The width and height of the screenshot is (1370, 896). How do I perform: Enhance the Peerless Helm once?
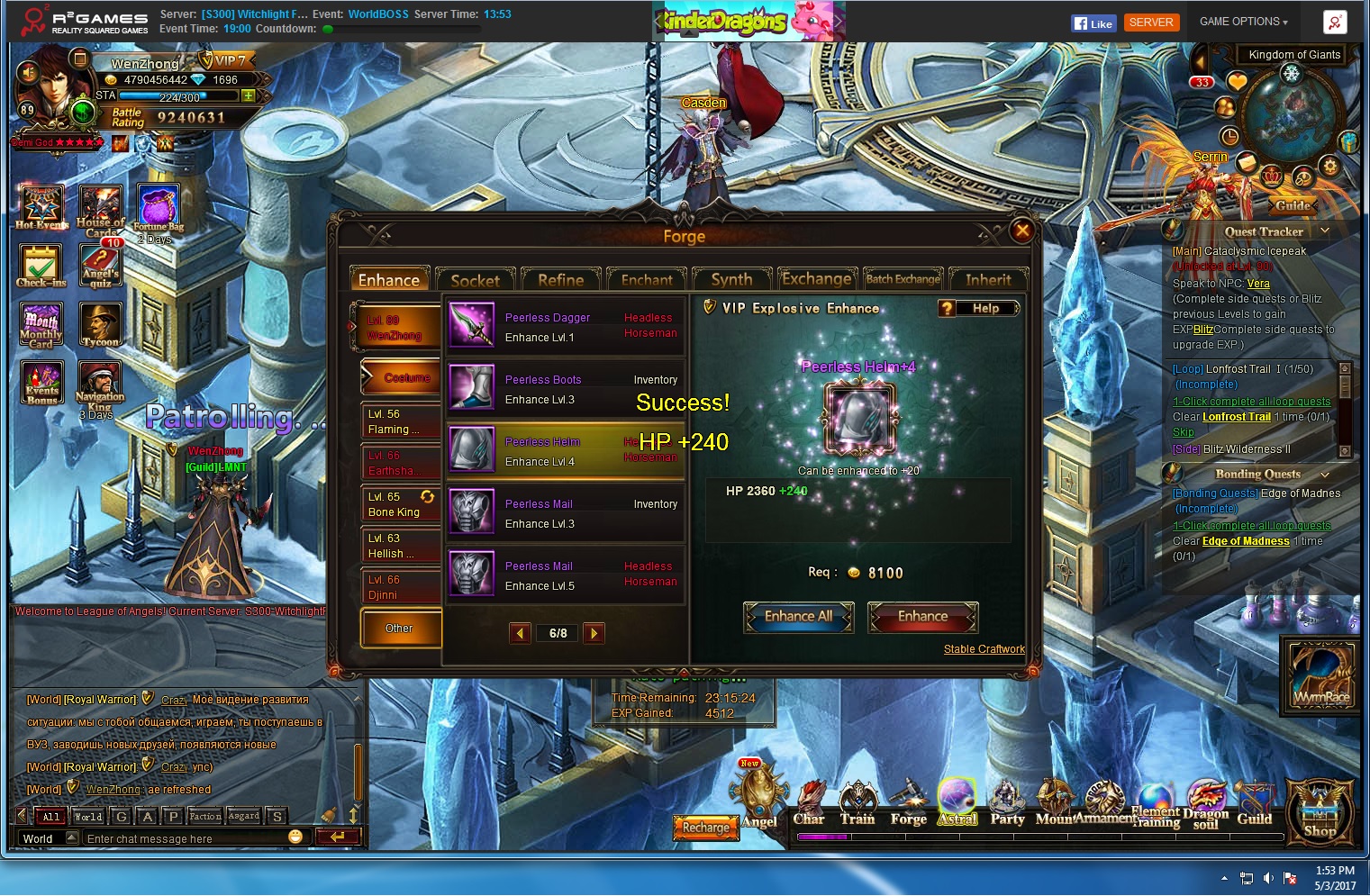[x=922, y=617]
